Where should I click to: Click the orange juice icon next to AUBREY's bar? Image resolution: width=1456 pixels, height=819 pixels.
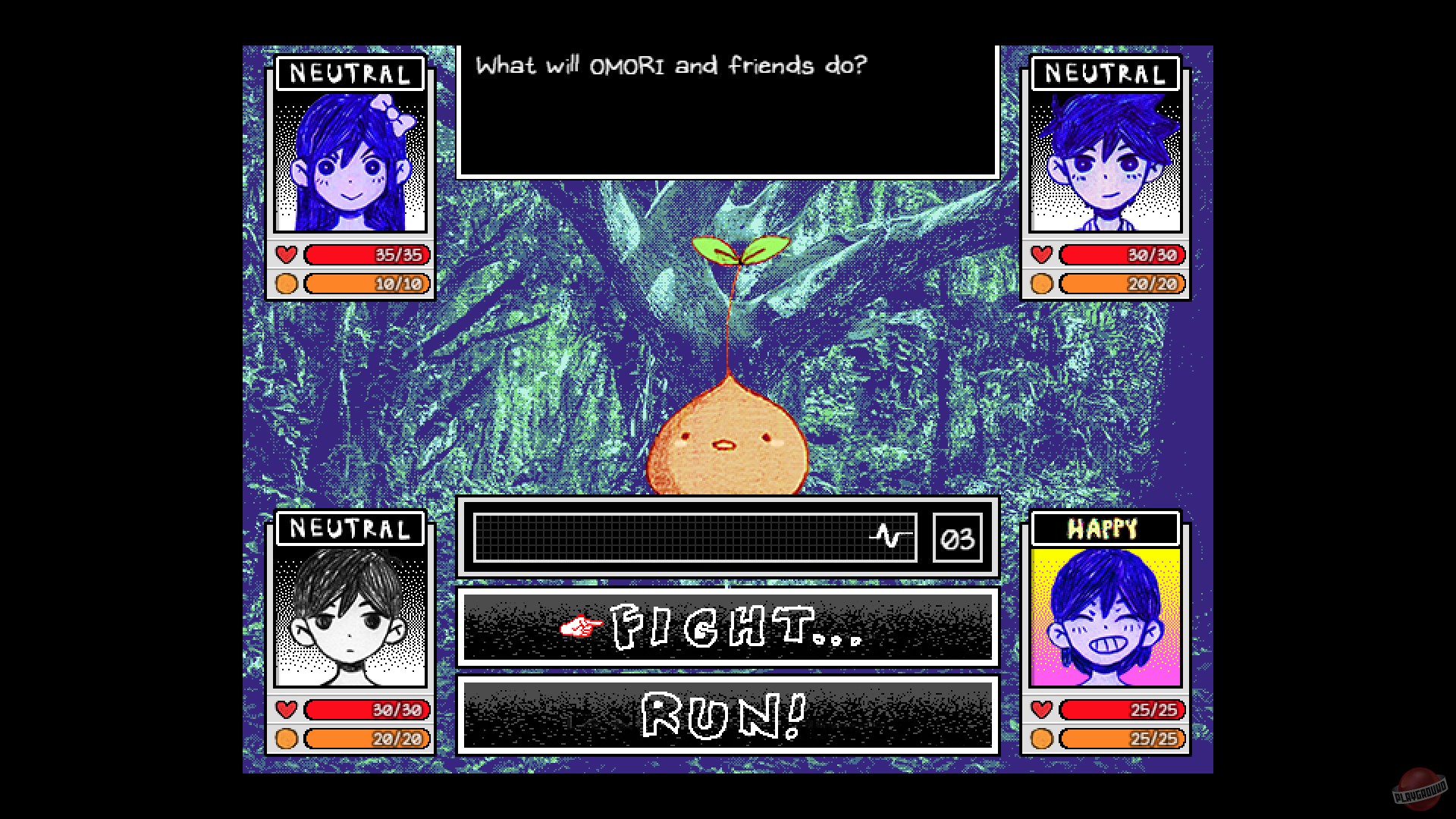[x=287, y=284]
